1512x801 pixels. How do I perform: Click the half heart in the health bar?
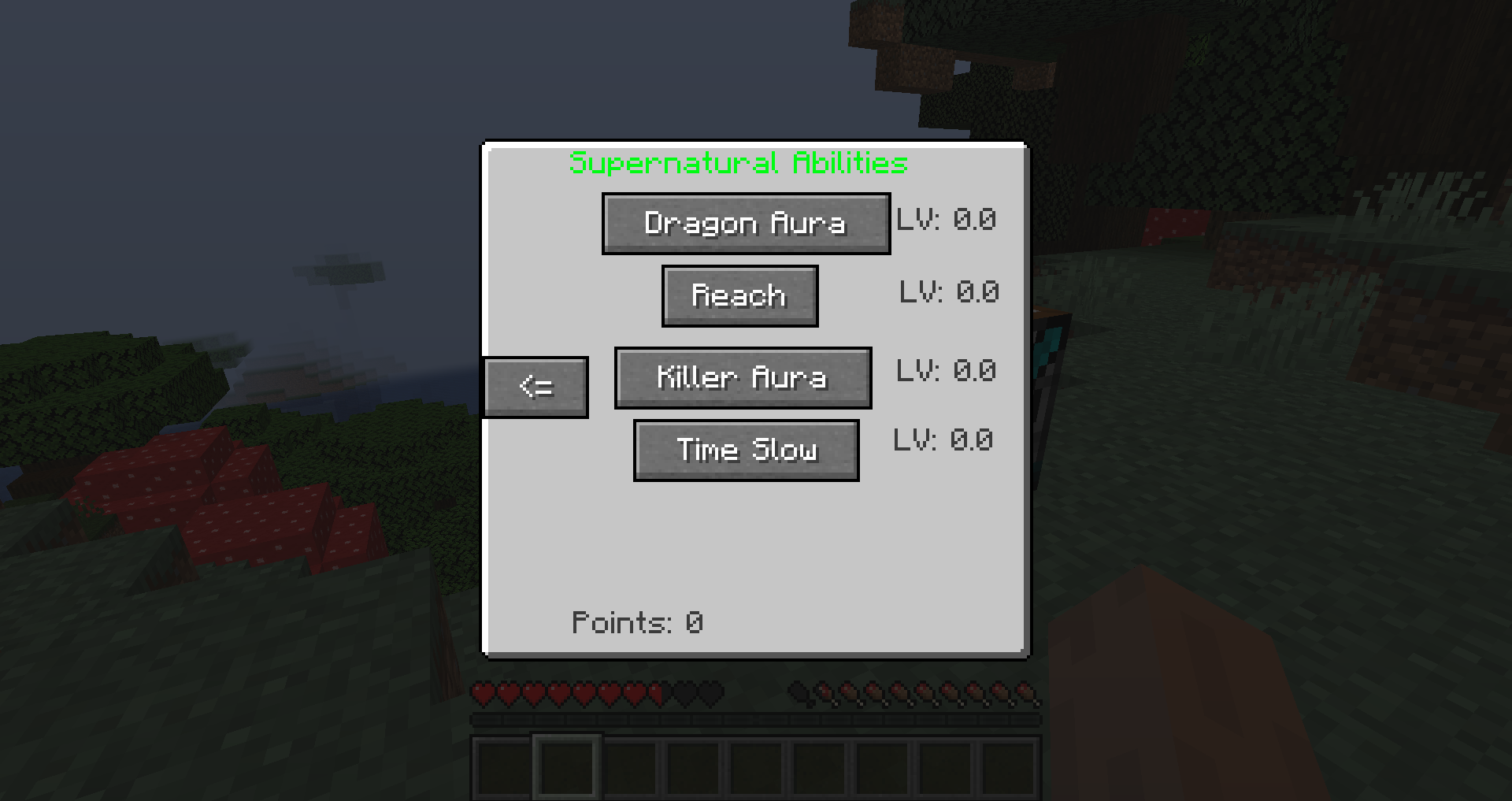(x=654, y=689)
